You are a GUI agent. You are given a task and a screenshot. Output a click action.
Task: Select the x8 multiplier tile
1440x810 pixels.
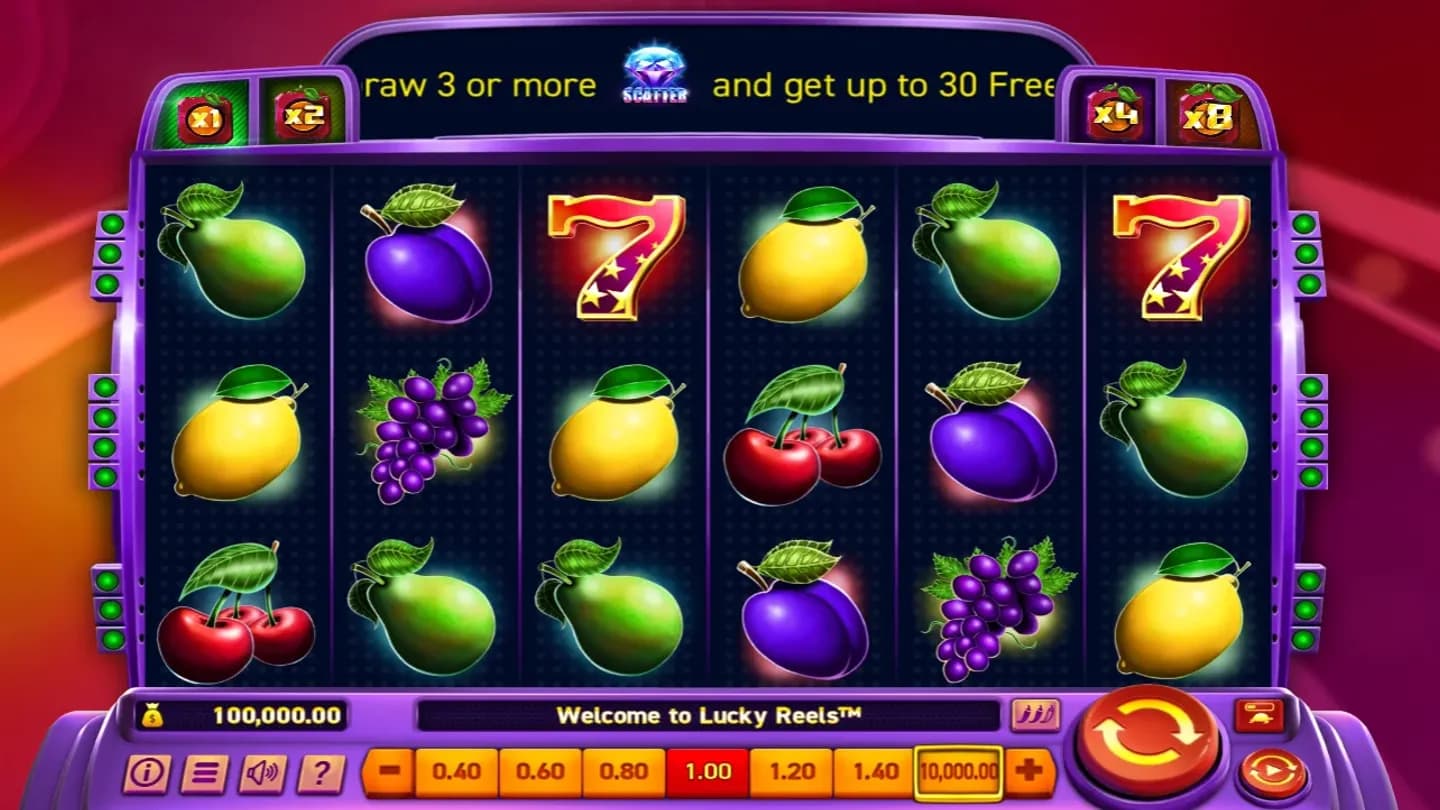point(1209,112)
